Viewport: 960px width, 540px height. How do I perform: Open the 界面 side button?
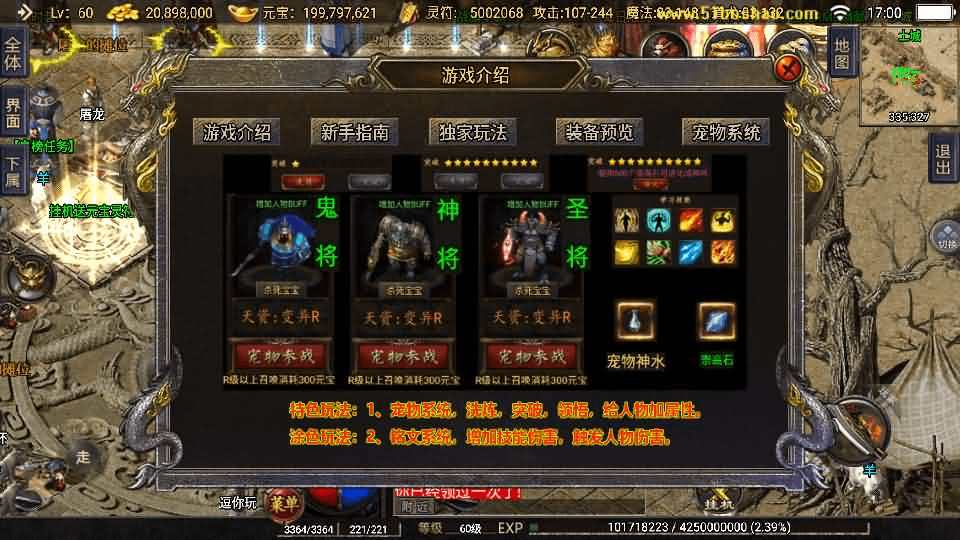coord(13,110)
